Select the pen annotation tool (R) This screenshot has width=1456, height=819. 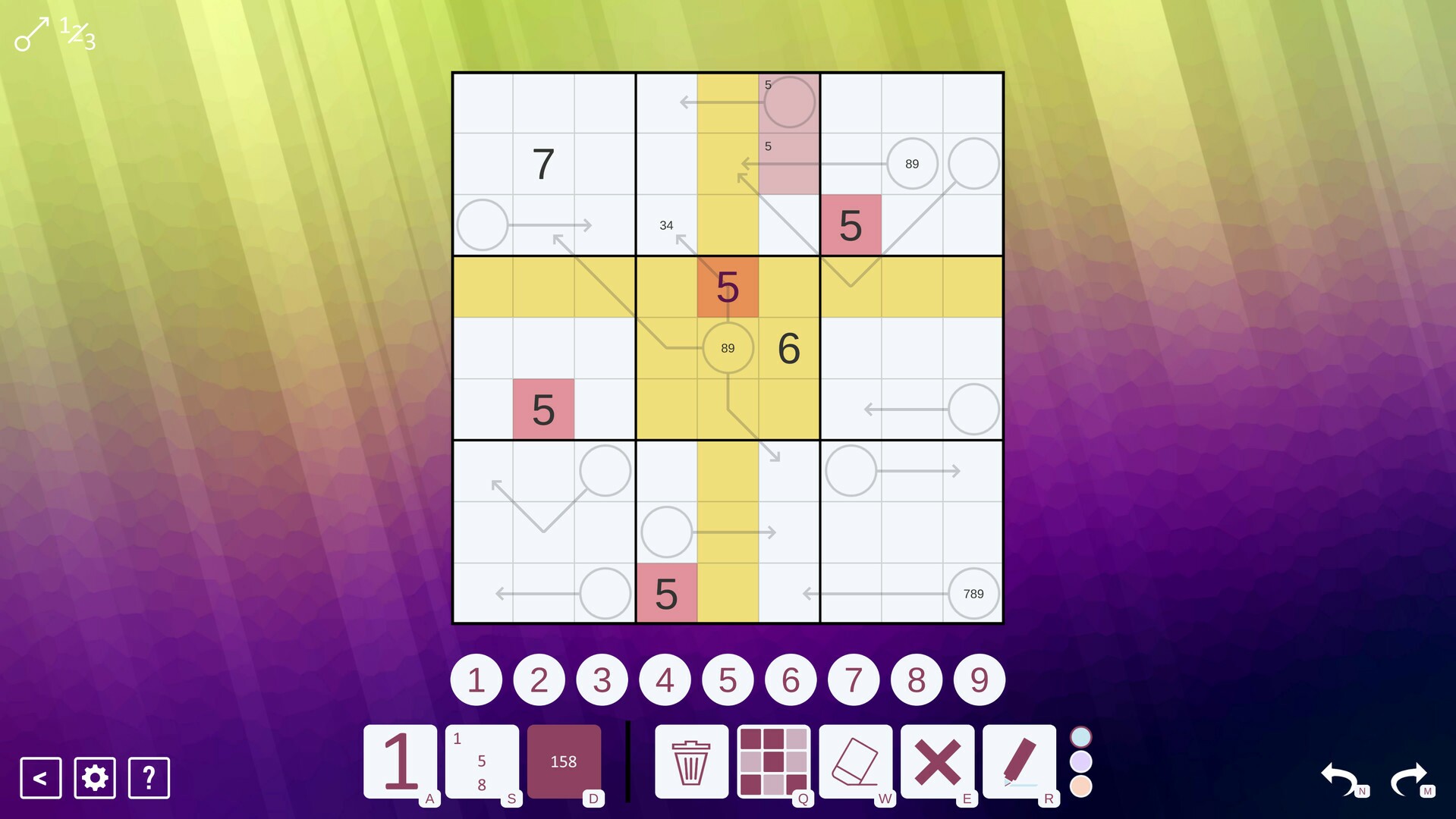click(1021, 761)
